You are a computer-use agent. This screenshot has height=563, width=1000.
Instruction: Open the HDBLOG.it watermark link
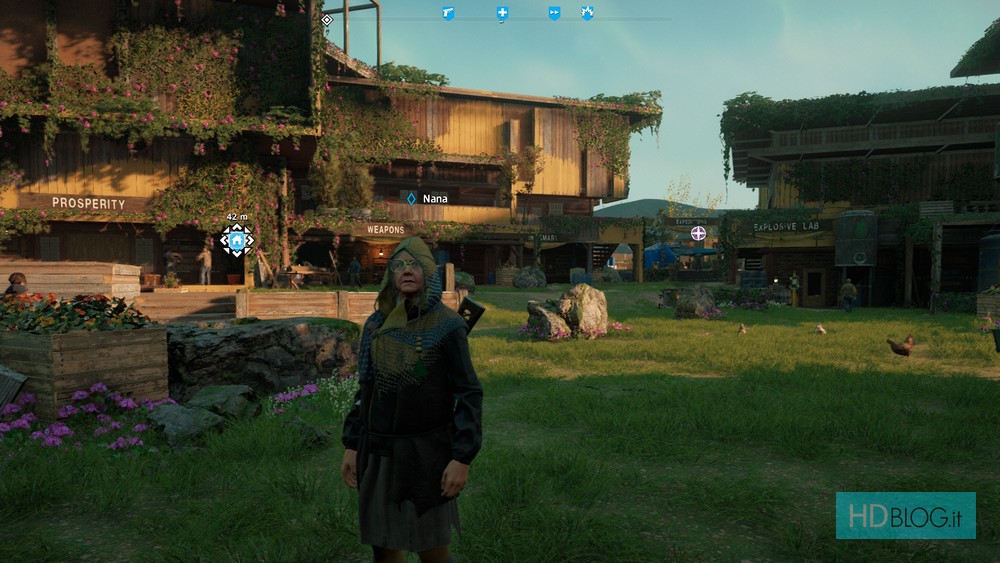[905, 515]
